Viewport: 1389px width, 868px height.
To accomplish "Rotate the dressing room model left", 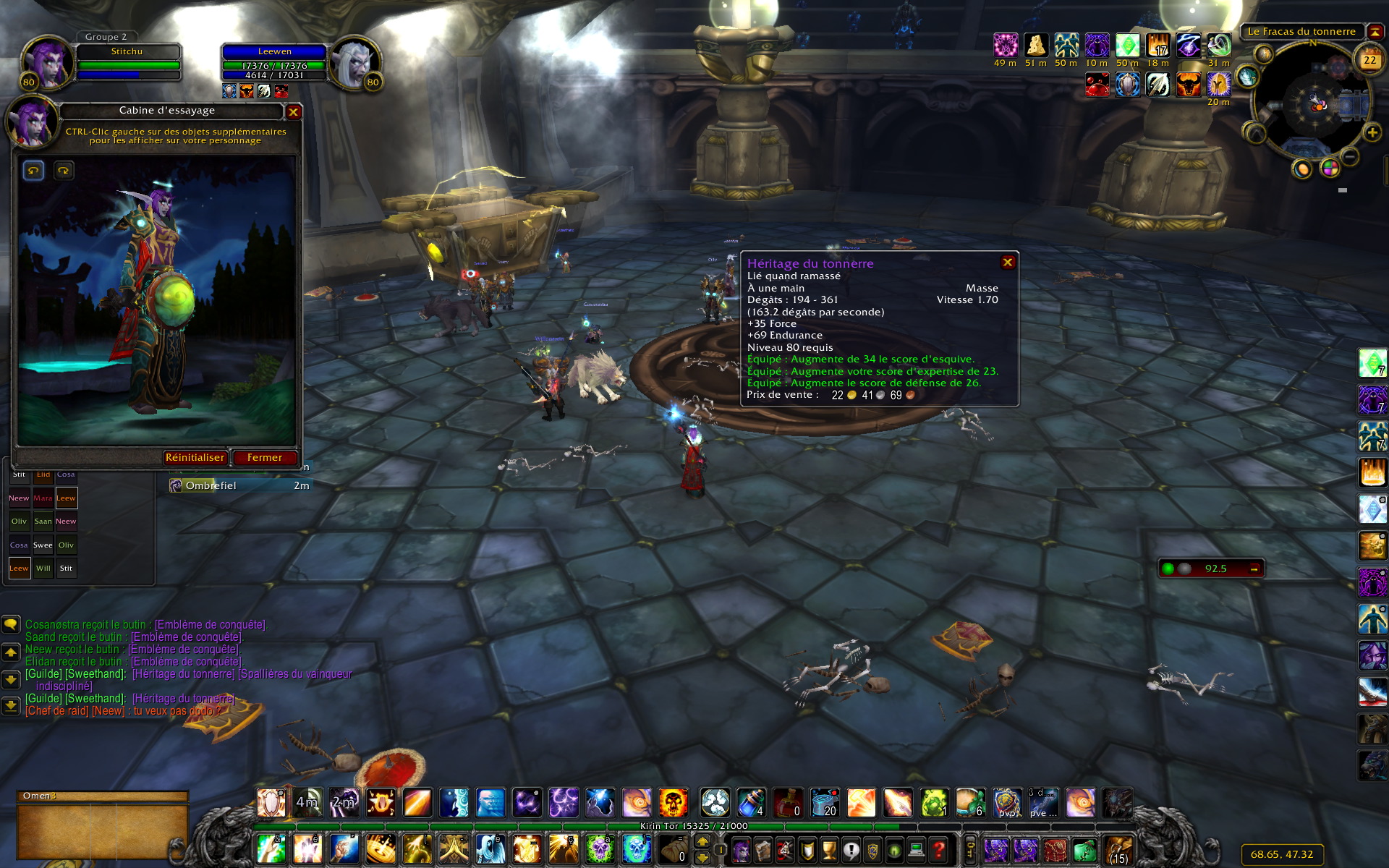I will [33, 171].
